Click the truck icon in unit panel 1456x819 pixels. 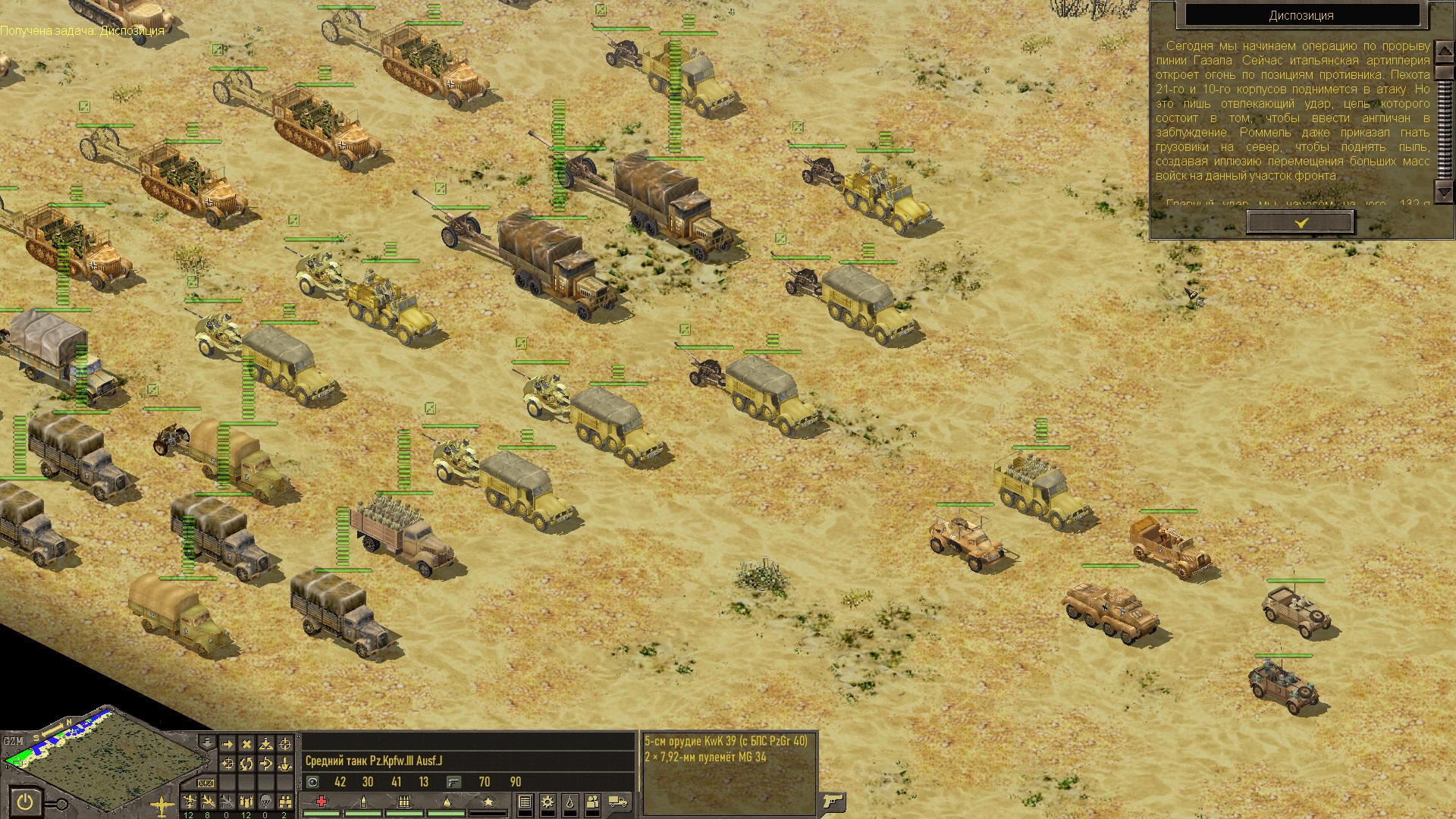[x=618, y=802]
